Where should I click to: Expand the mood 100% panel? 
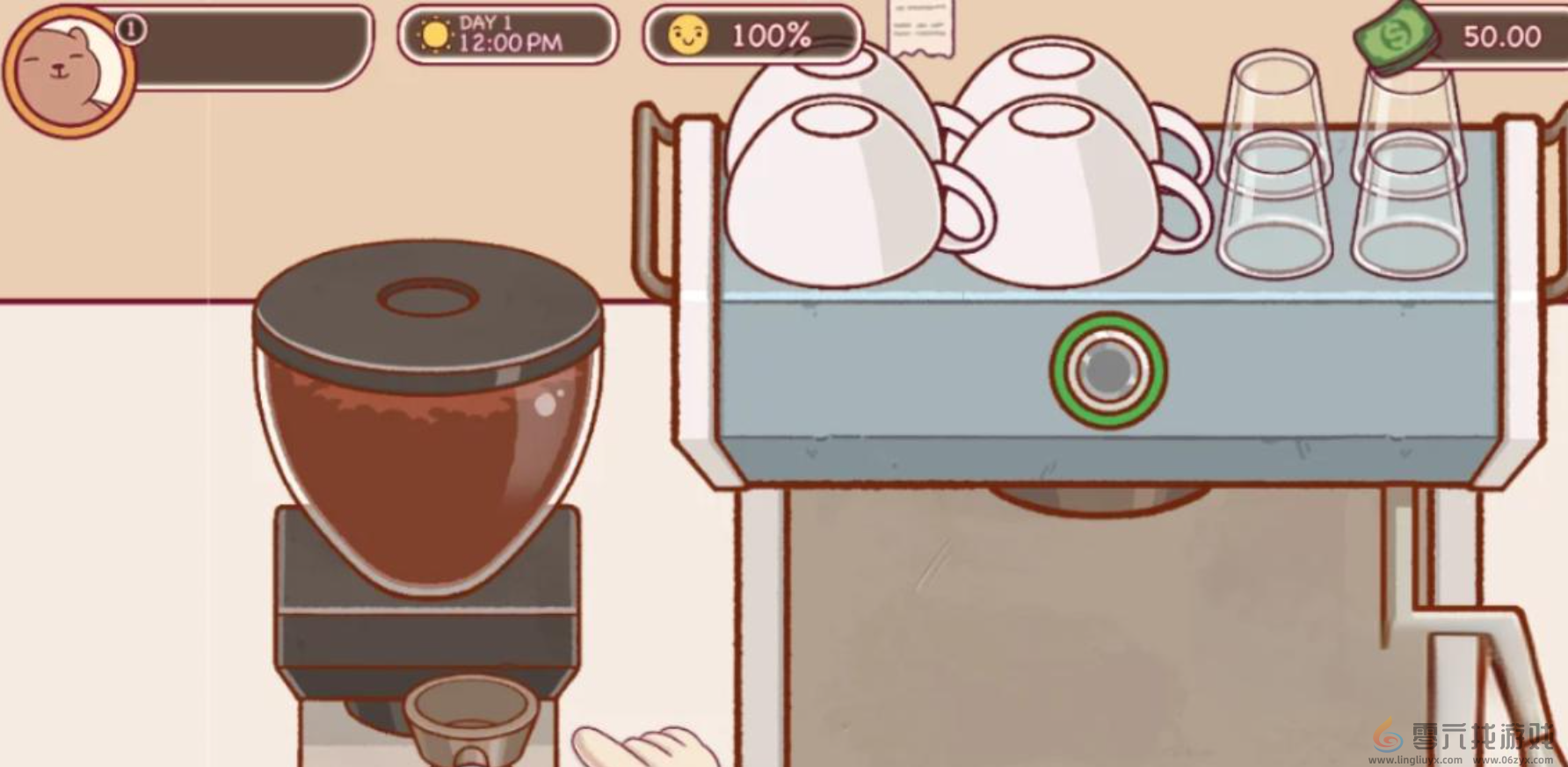[751, 37]
